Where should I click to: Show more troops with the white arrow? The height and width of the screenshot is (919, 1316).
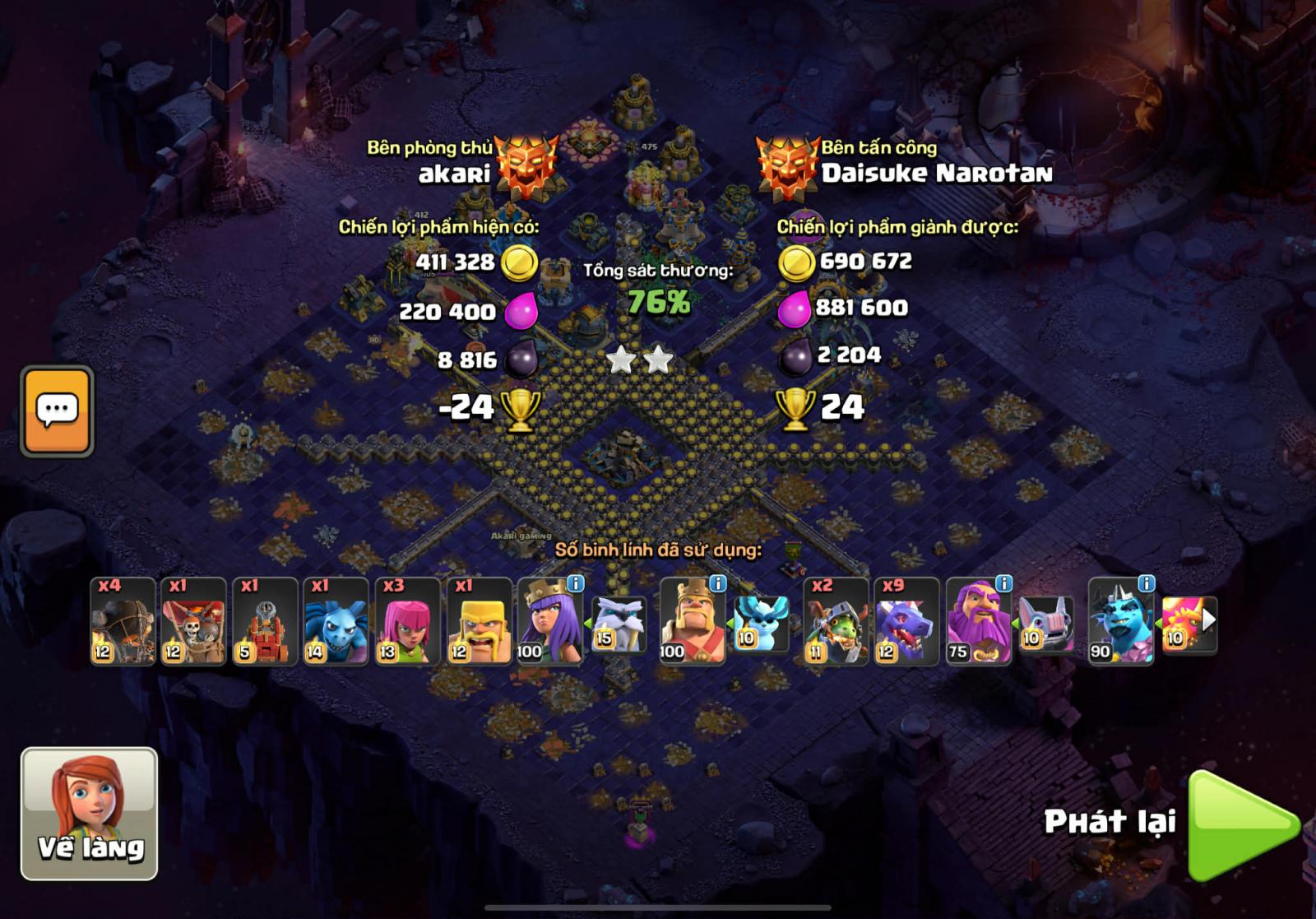point(1207,620)
